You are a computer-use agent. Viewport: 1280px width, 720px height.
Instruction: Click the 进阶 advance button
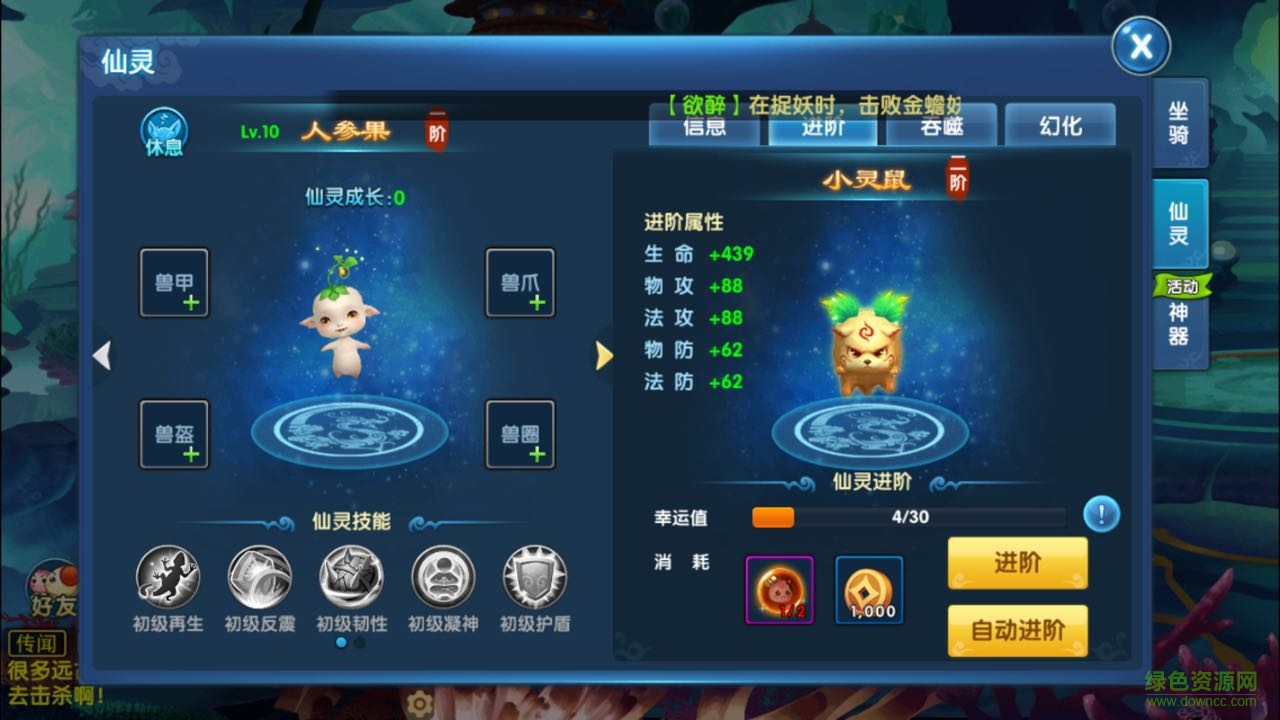[x=1017, y=562]
